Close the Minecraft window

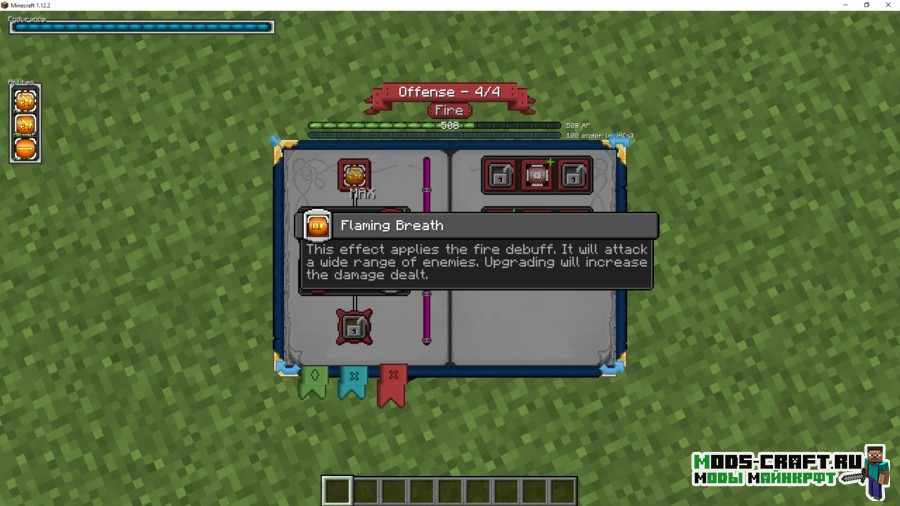(x=888, y=5)
